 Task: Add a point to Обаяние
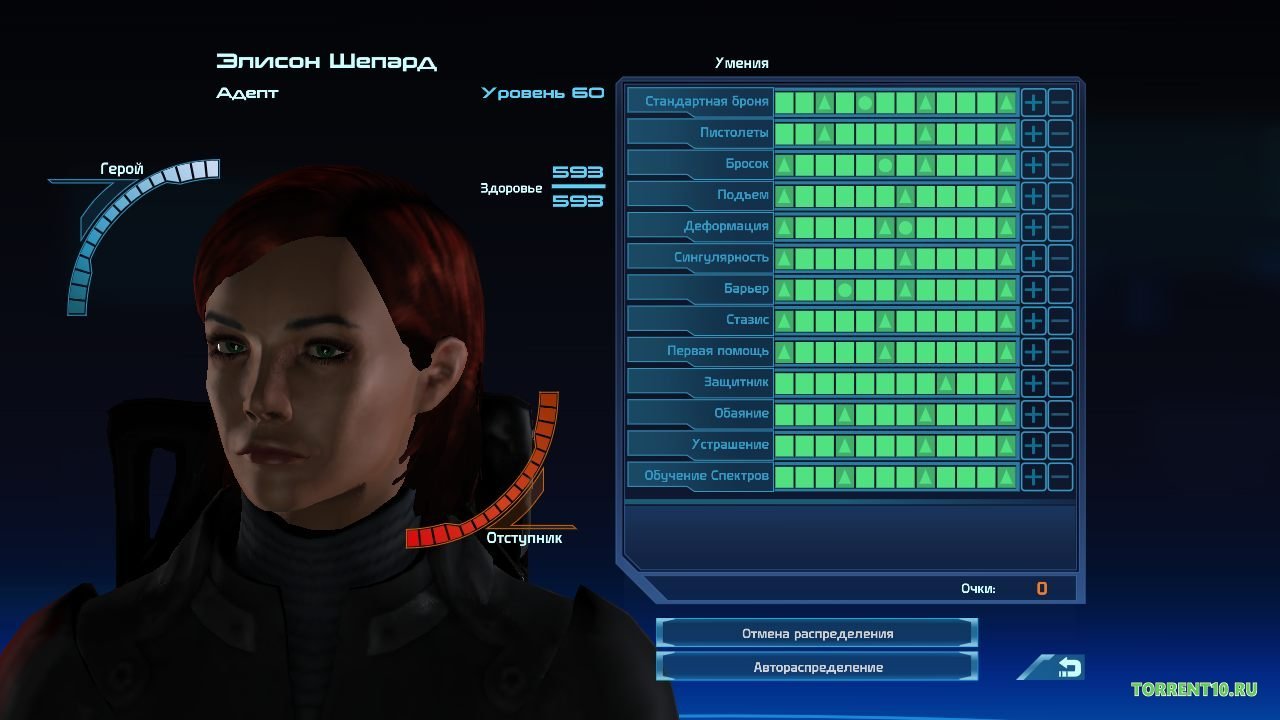point(1033,414)
